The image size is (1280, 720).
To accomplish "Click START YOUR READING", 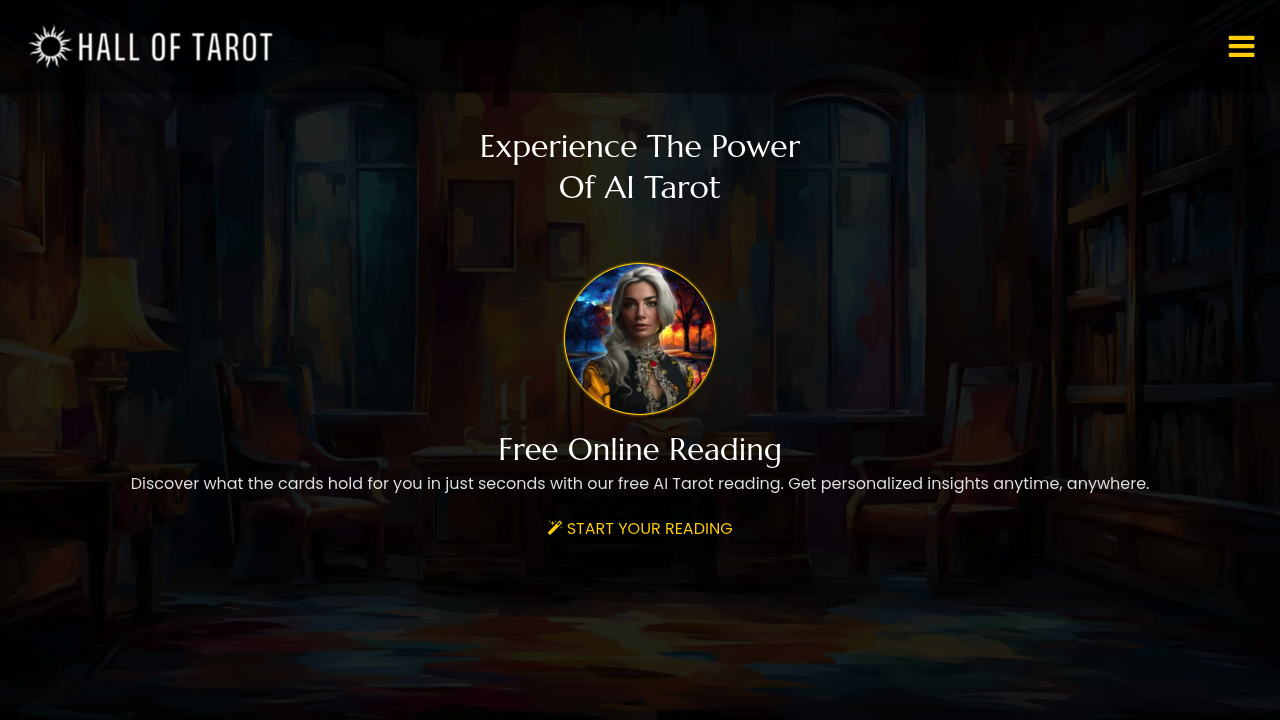I will coord(649,528).
